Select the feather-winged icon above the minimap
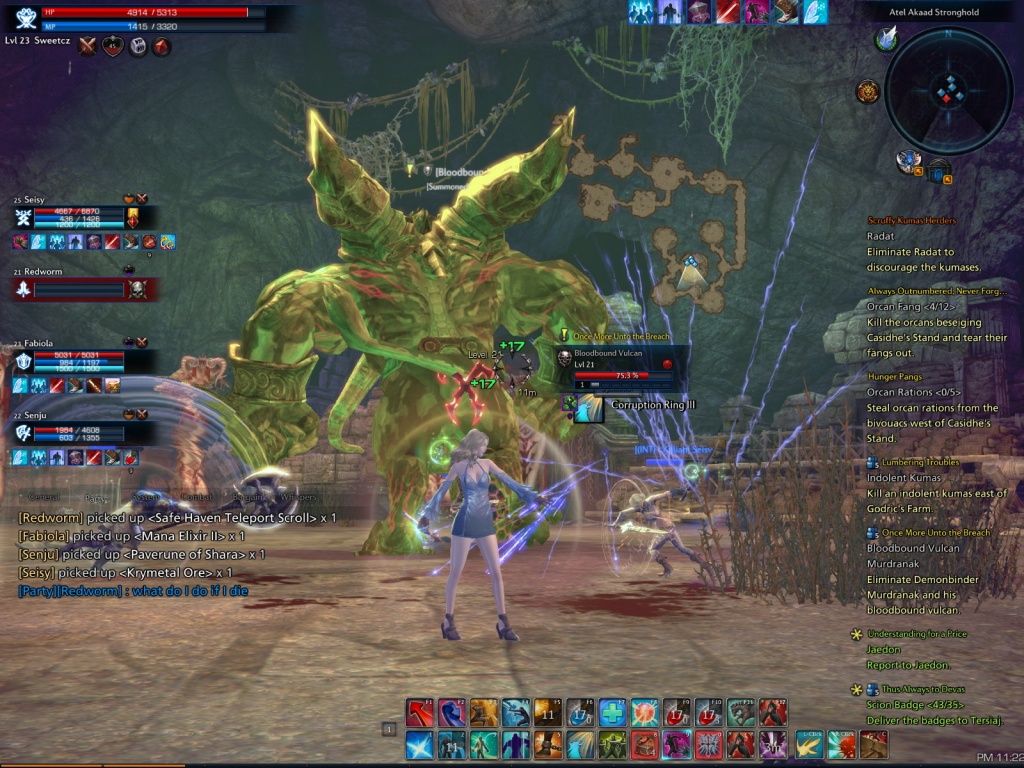Image resolution: width=1024 pixels, height=768 pixels. [x=886, y=38]
